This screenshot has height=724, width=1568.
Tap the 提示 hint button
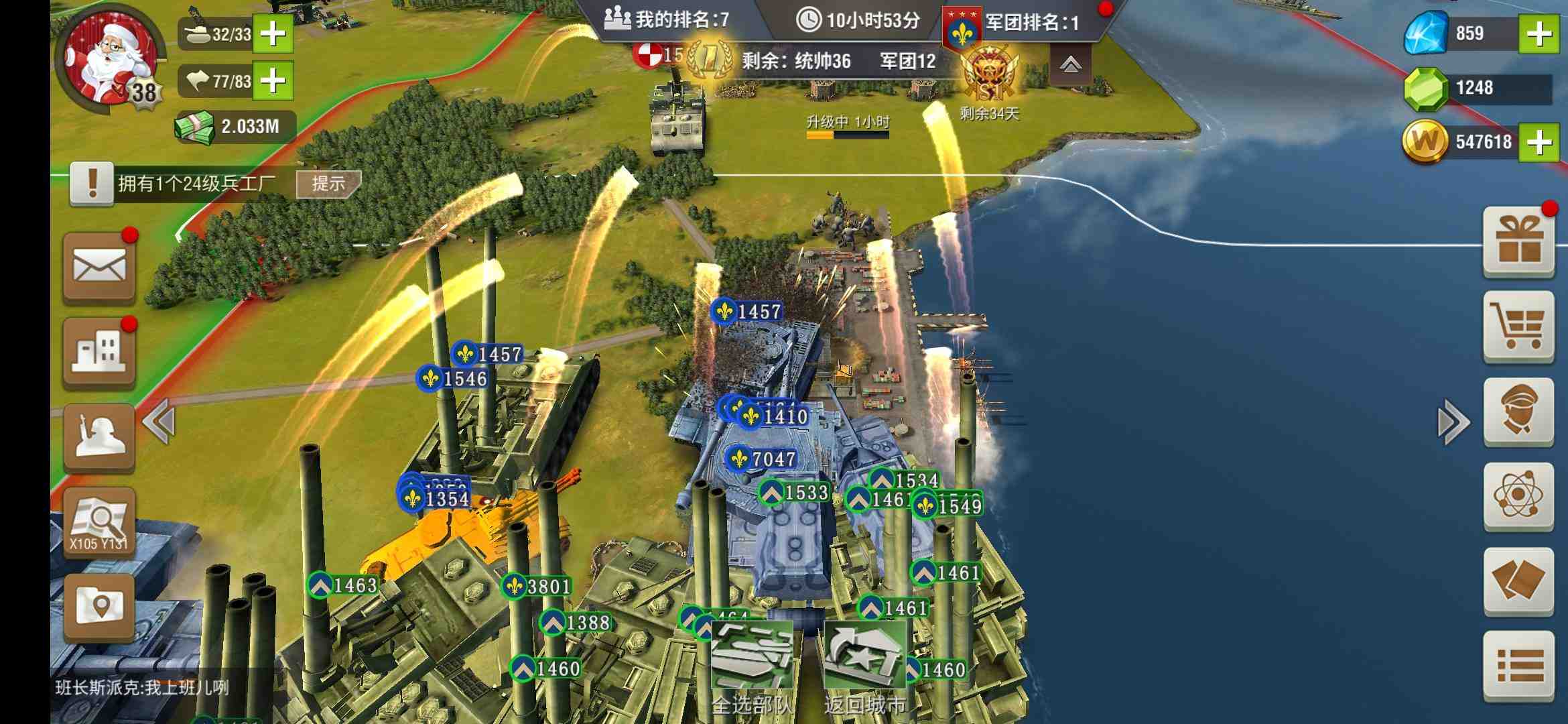coord(328,184)
